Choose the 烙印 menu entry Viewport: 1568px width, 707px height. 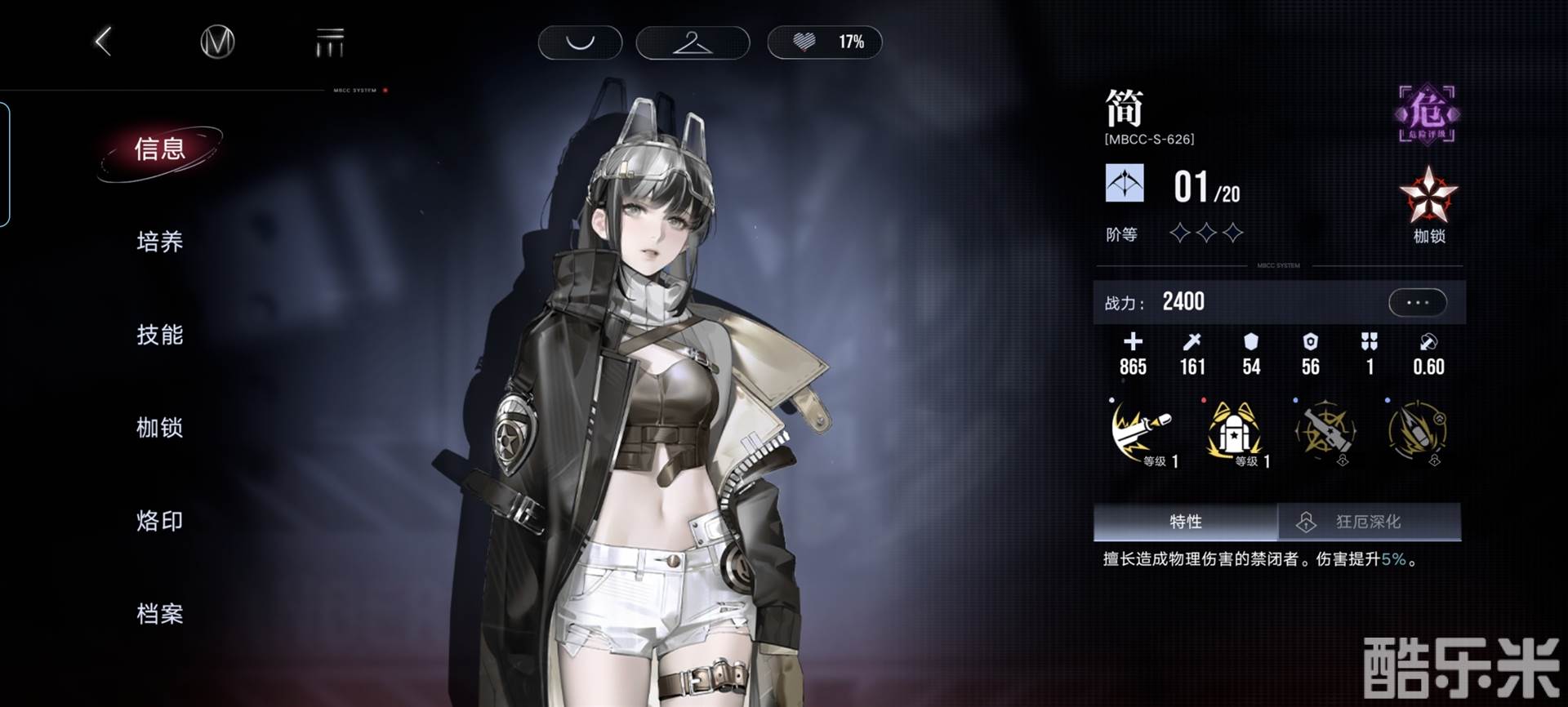click(160, 521)
